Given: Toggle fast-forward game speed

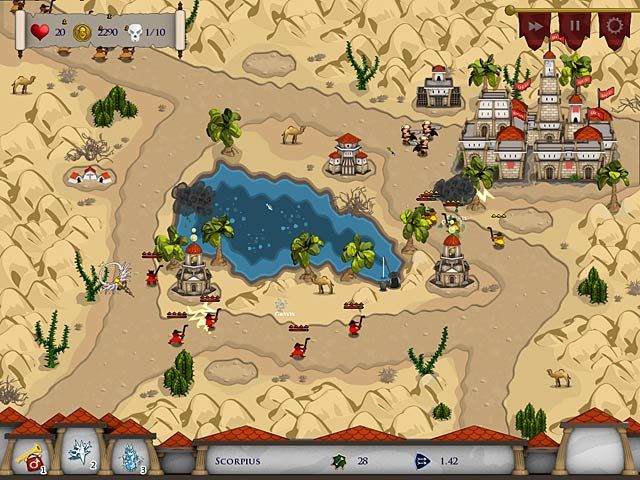Looking at the screenshot, I should (536, 26).
